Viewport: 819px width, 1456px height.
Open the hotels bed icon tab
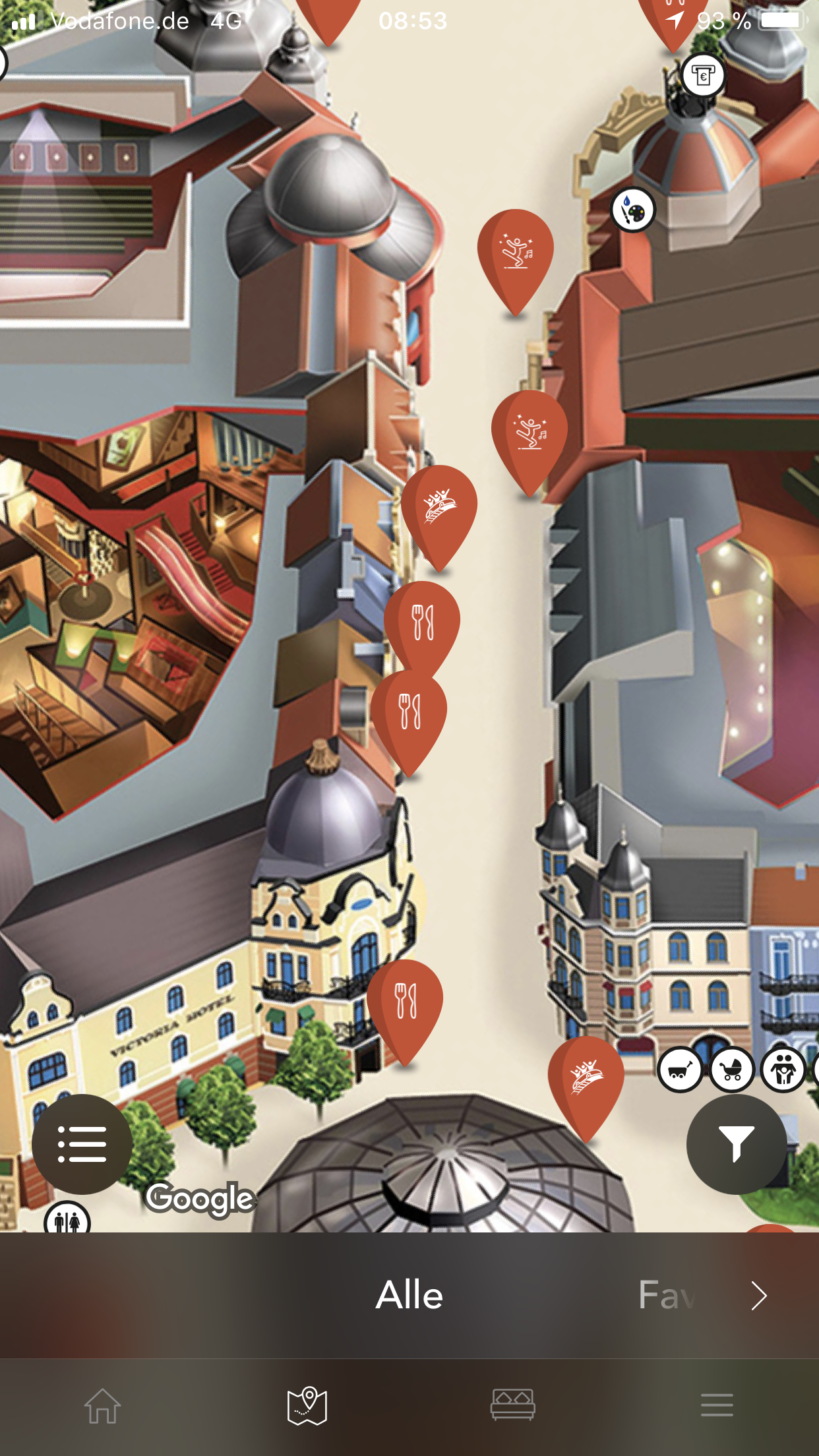click(x=512, y=1405)
